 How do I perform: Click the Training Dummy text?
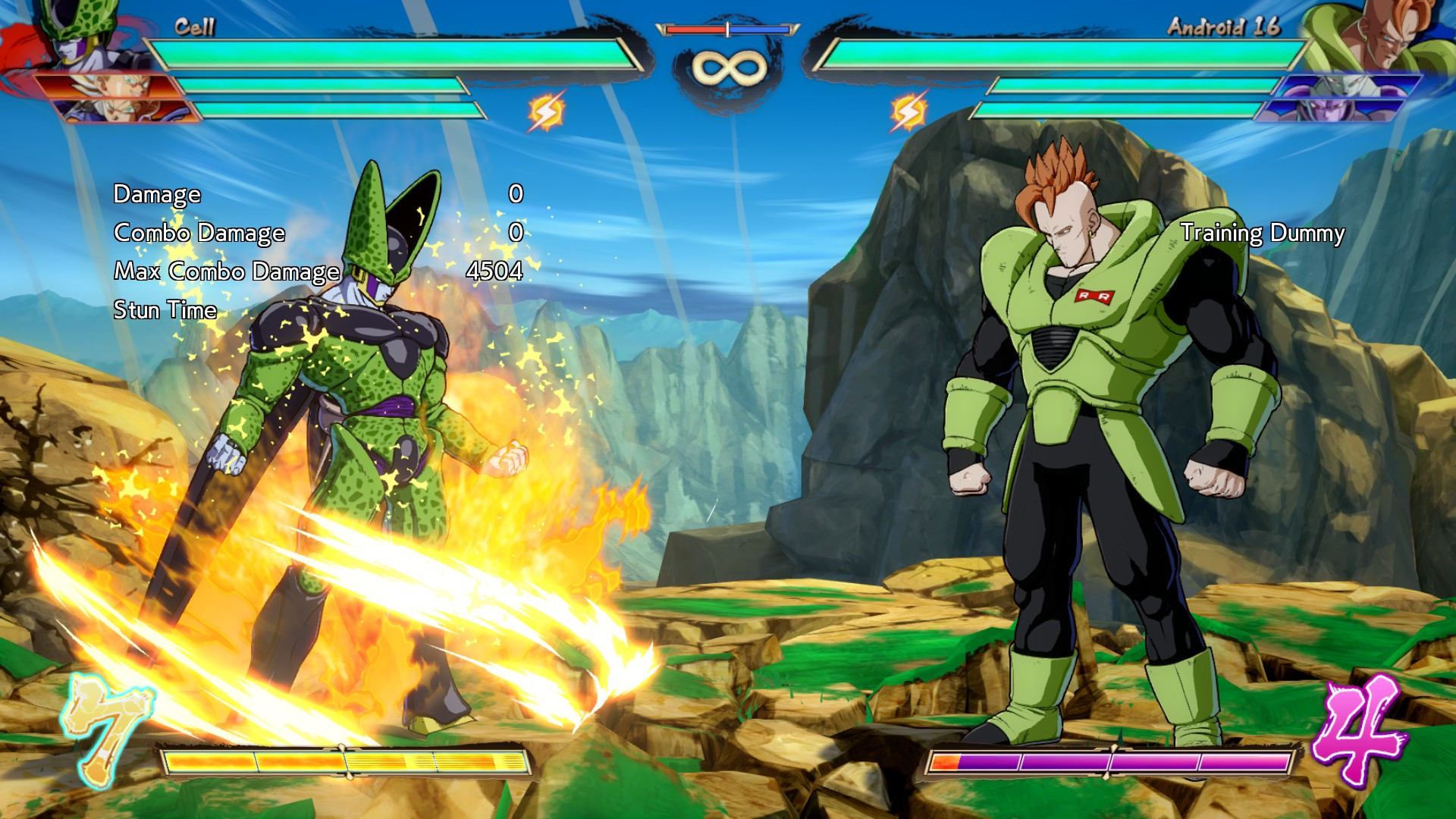[x=1263, y=234]
